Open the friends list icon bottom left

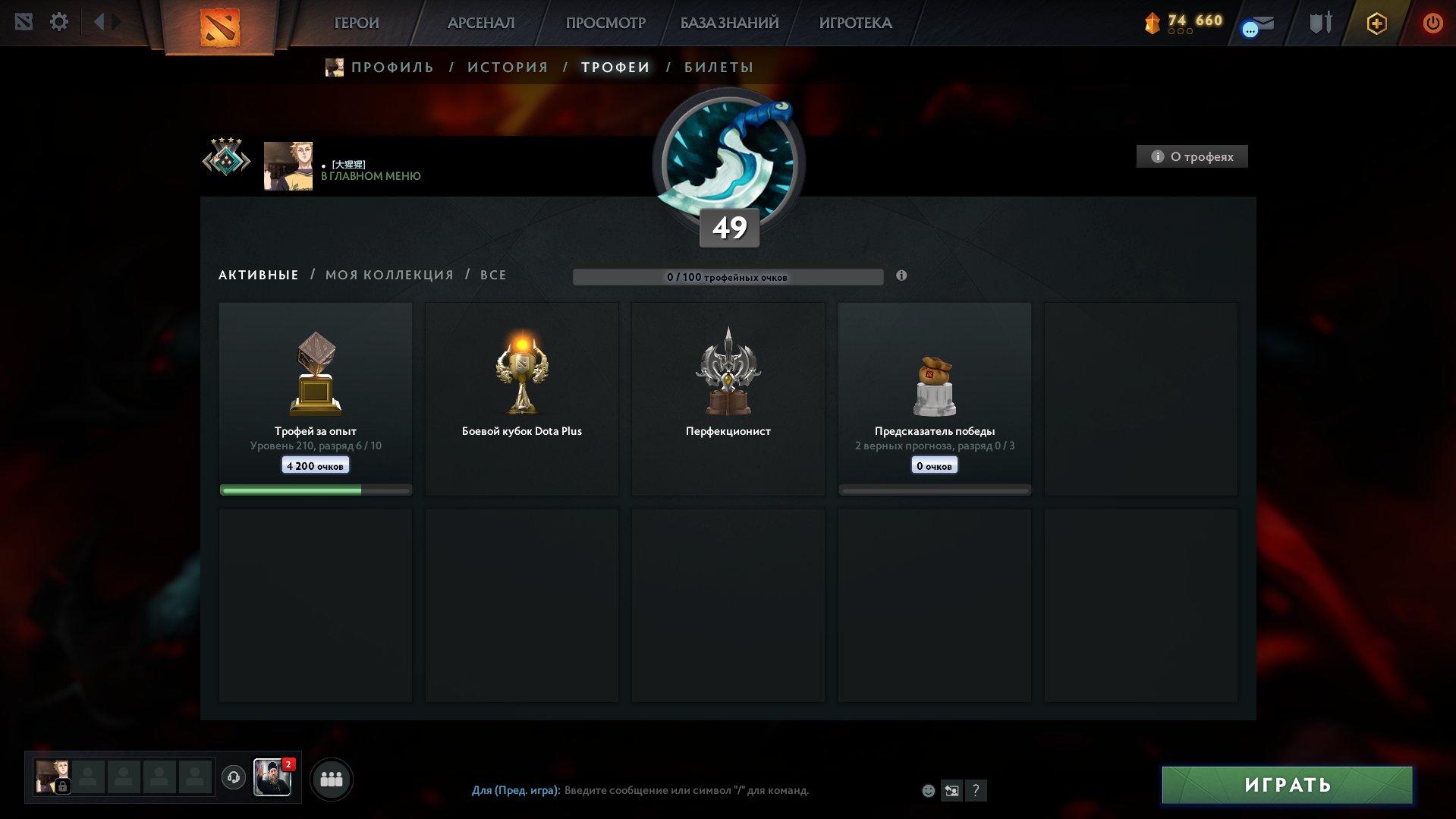coord(332,778)
